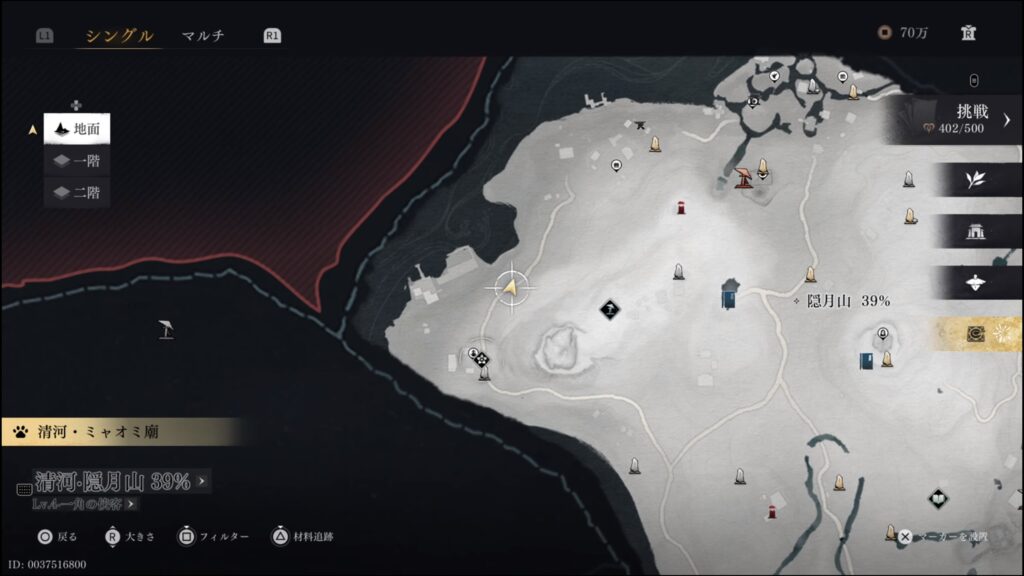Choose the leaf sprig map category
The width and height of the screenshot is (1024, 576).
(975, 179)
